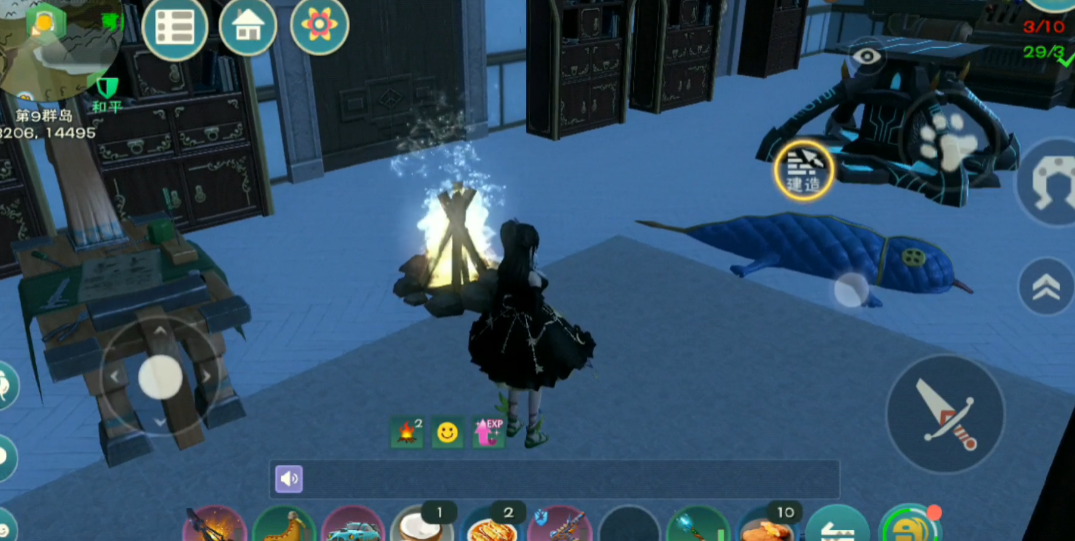Toggle the eye visibility icon
Viewport: 1075px width, 541px height.
click(866, 57)
